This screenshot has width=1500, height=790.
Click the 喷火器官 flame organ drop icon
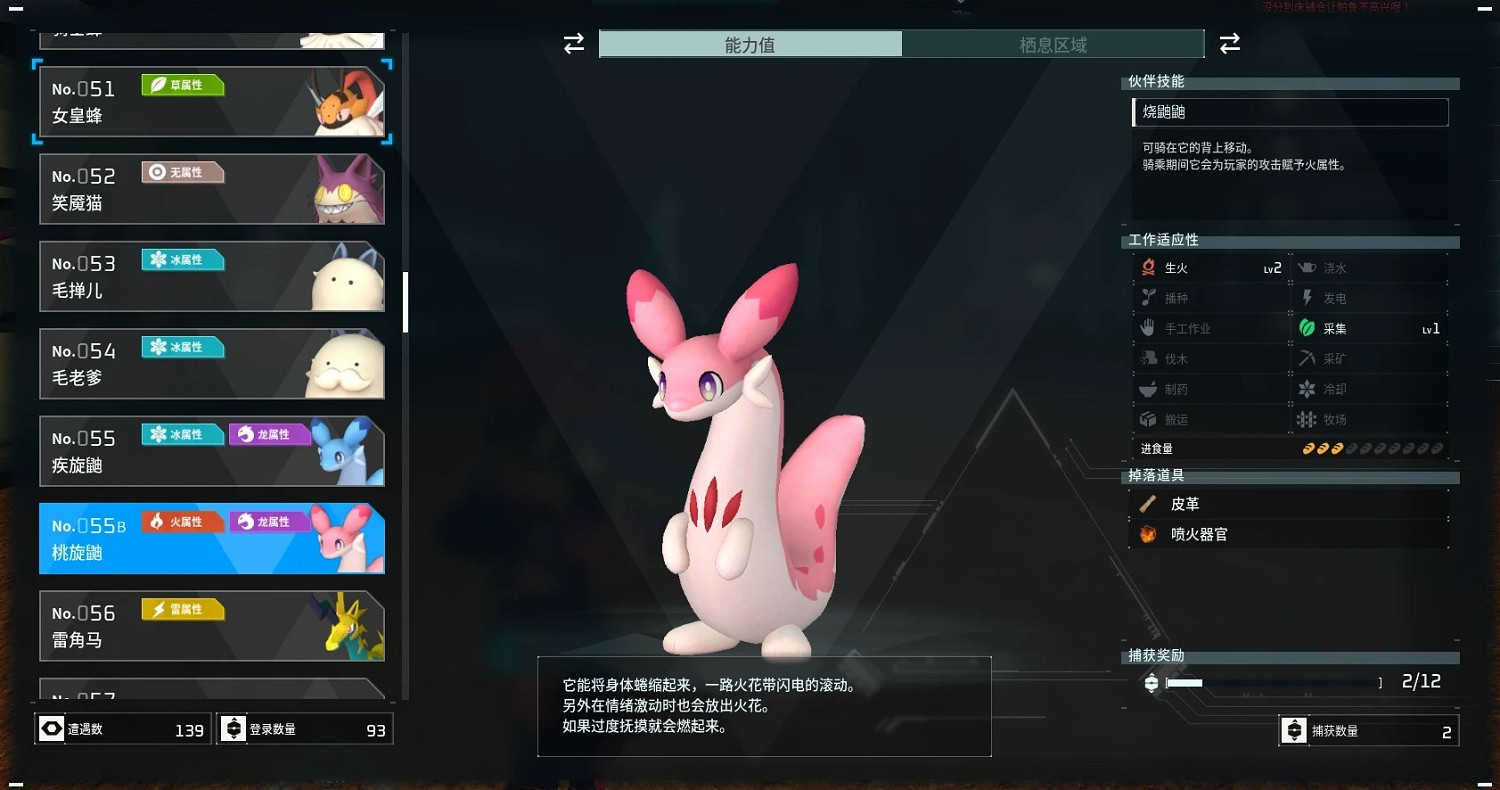[x=1148, y=533]
